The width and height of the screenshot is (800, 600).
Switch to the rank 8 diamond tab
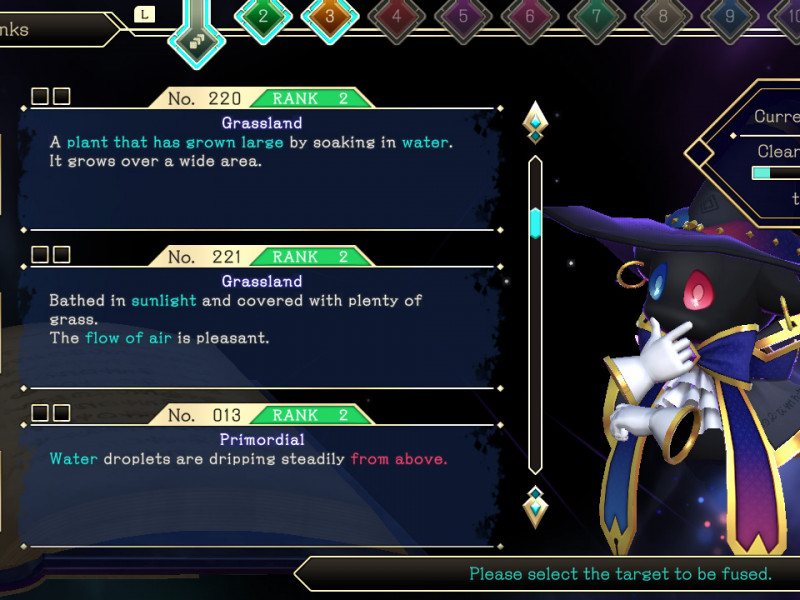pos(663,16)
